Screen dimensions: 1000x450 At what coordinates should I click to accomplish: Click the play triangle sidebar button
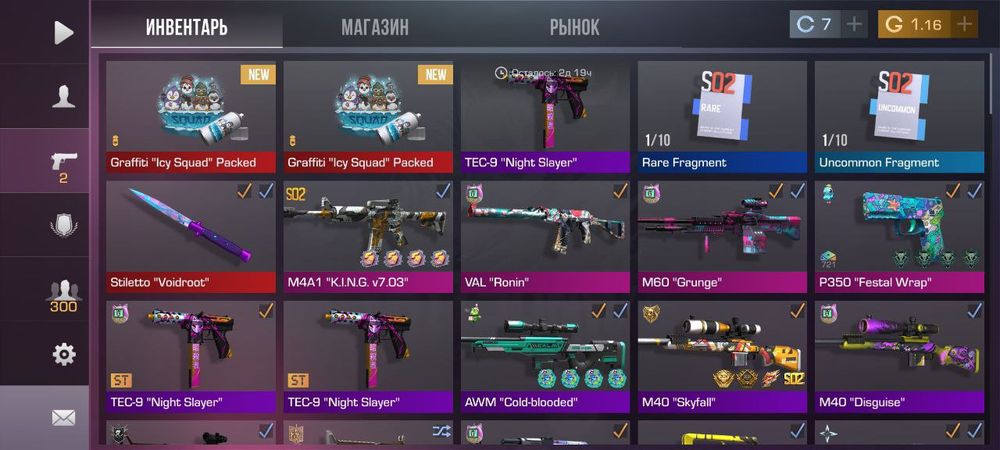[x=63, y=32]
